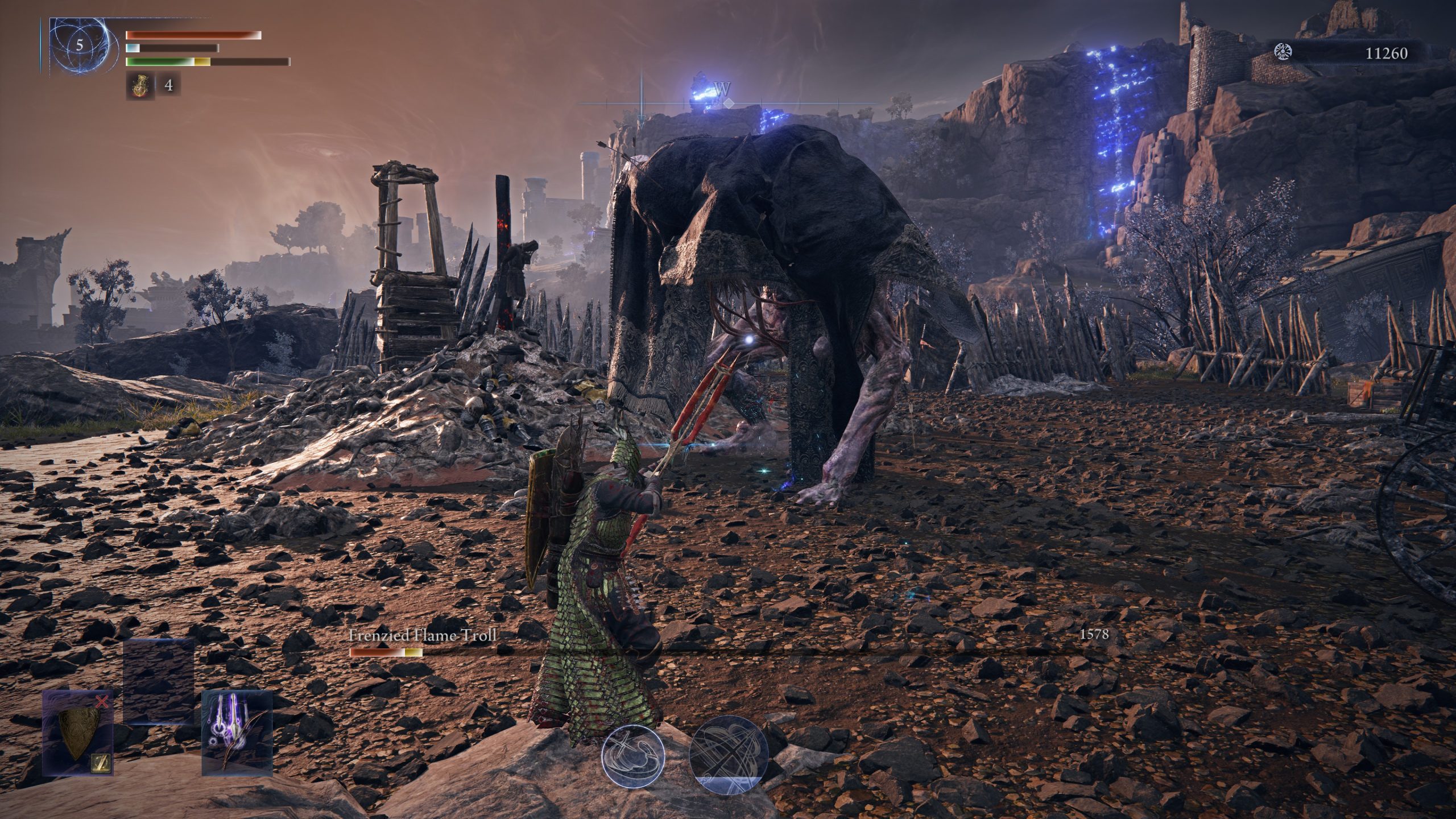Select the shield equipment slot
This screenshot has height=819, width=1456.
78,733
